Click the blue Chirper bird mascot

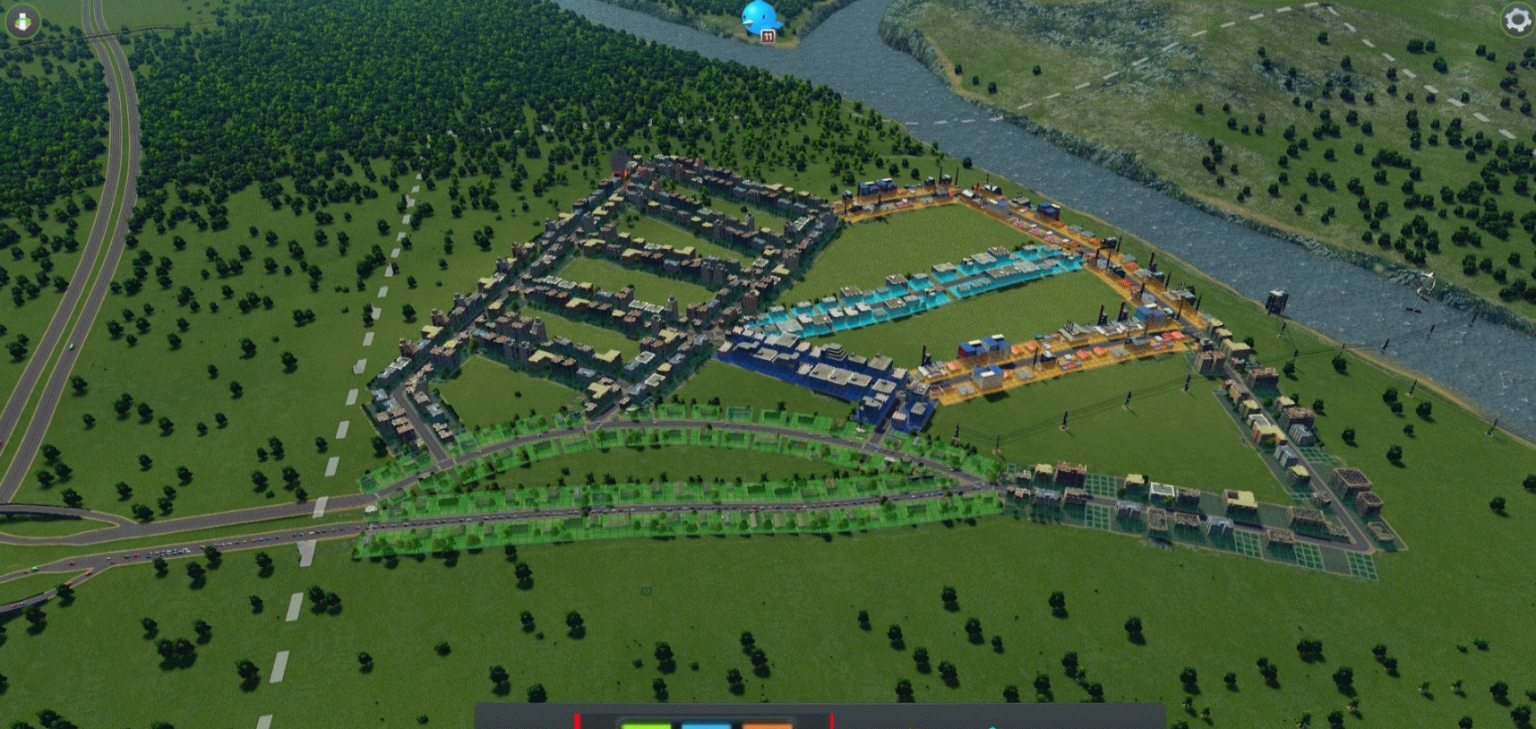pos(757,15)
